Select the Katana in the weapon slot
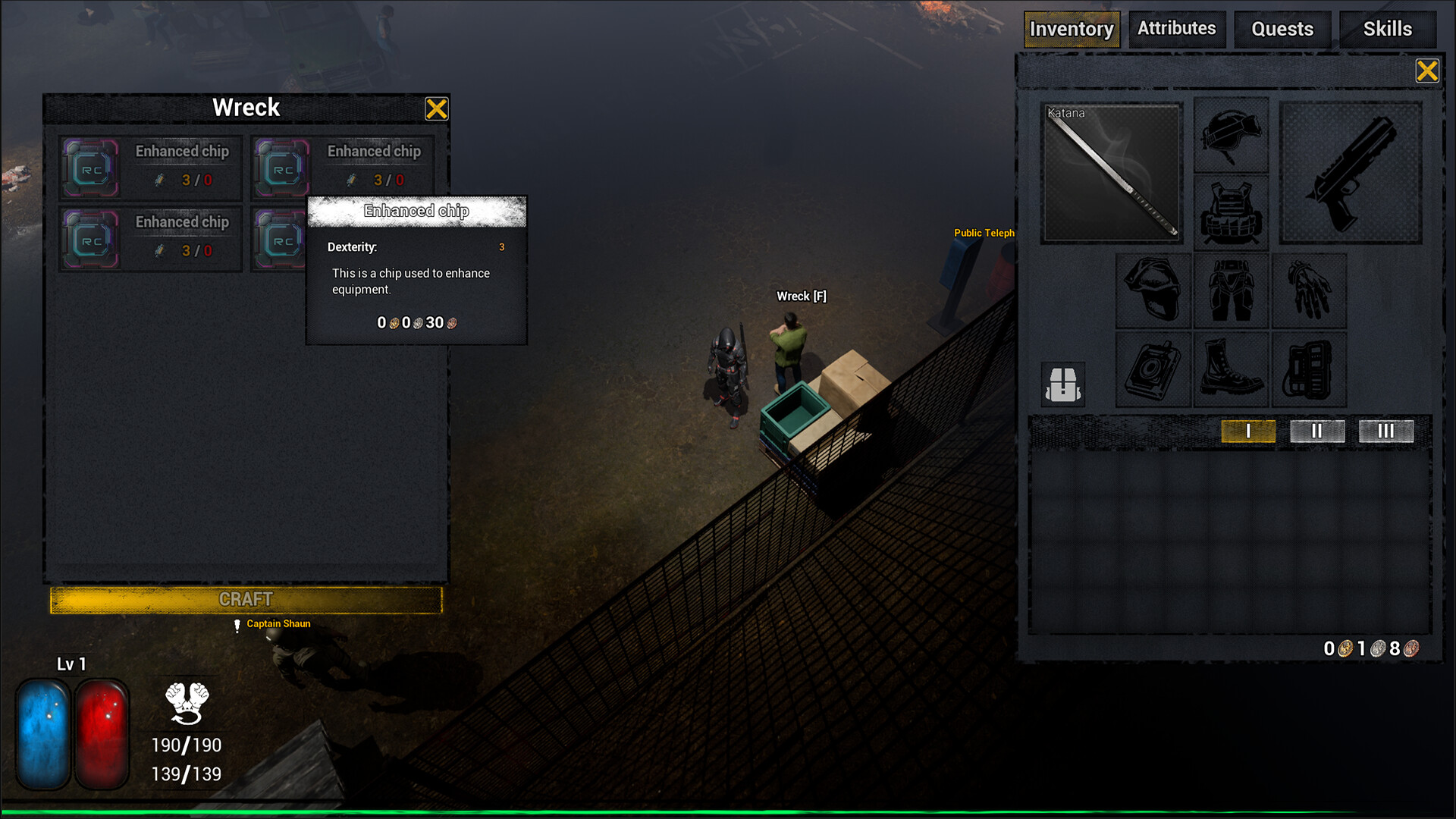 [x=1111, y=174]
